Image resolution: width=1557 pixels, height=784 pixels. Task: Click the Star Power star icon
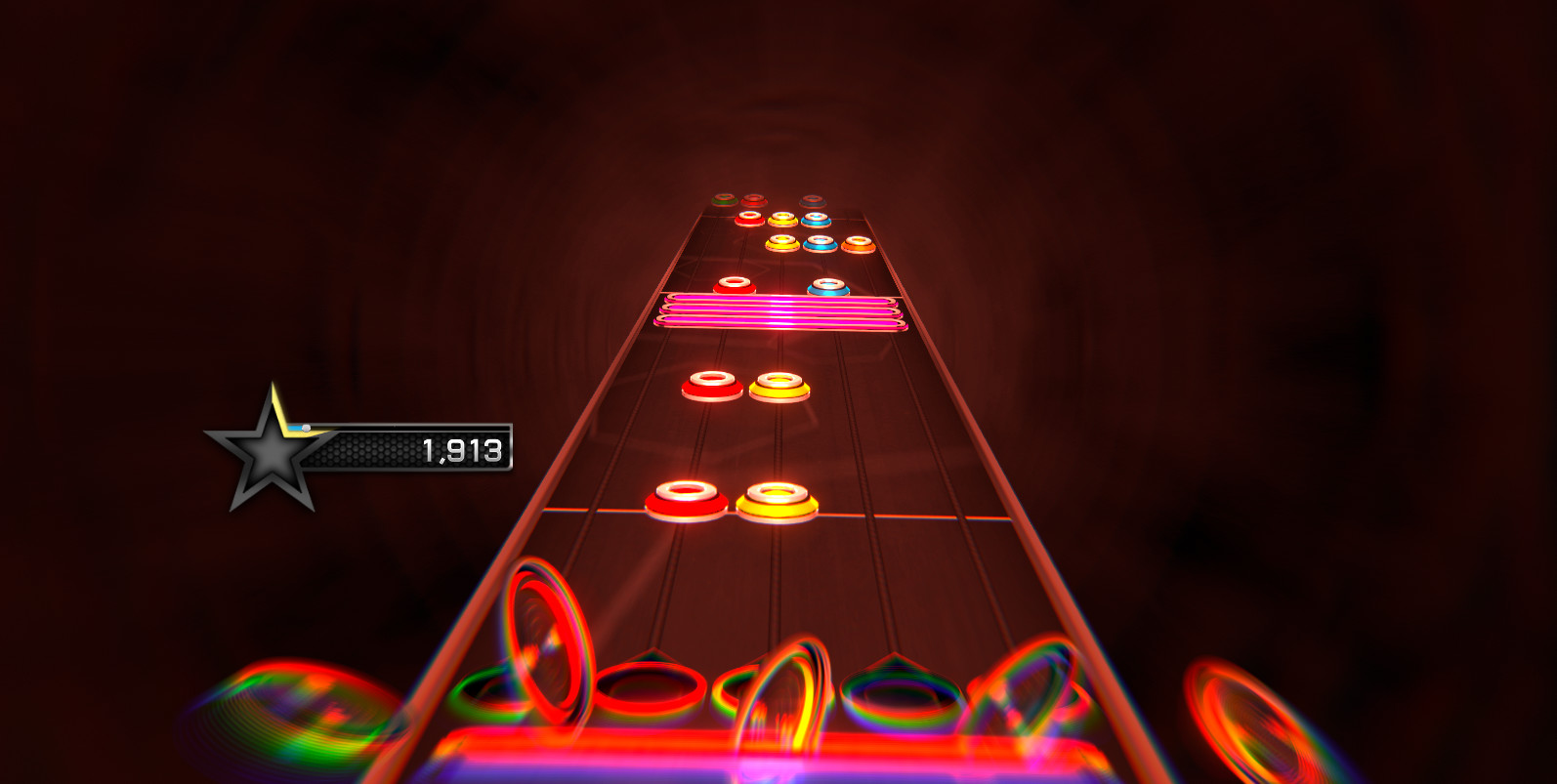pos(266,451)
